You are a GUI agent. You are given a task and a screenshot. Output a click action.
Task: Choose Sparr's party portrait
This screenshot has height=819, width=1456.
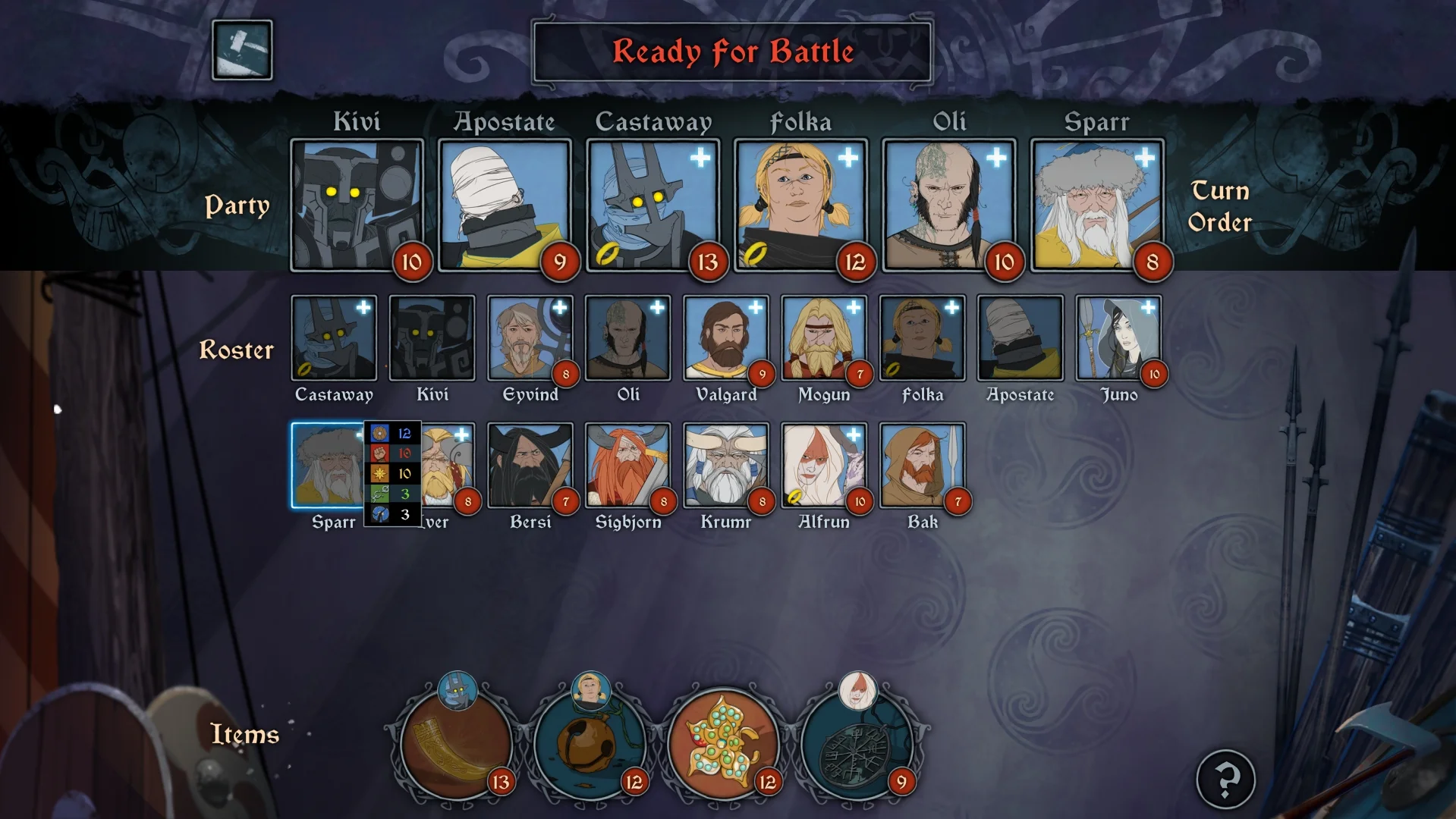pos(1096,205)
